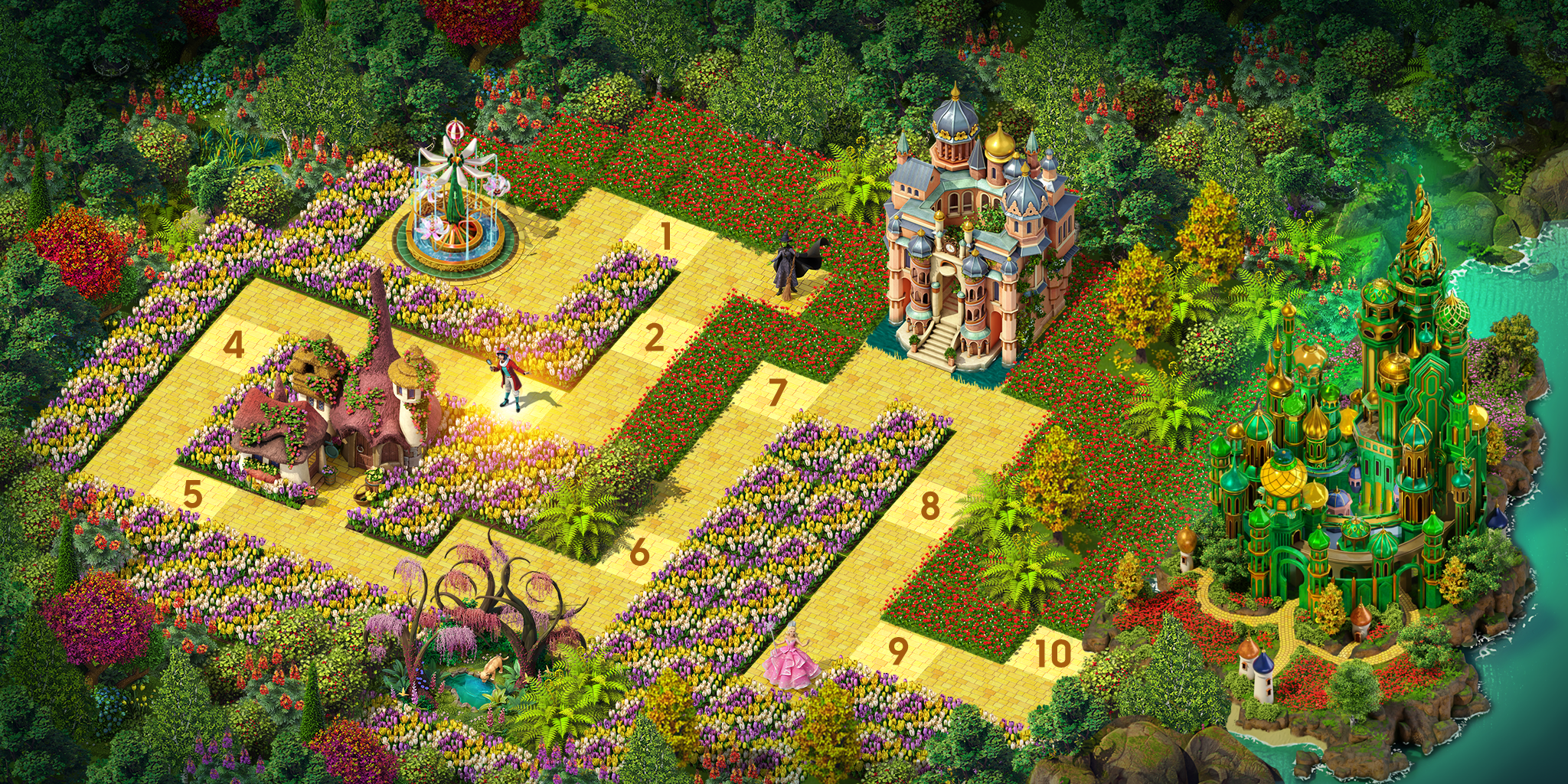Click the tile marked 4
1568x784 pixels.
pos(234,345)
